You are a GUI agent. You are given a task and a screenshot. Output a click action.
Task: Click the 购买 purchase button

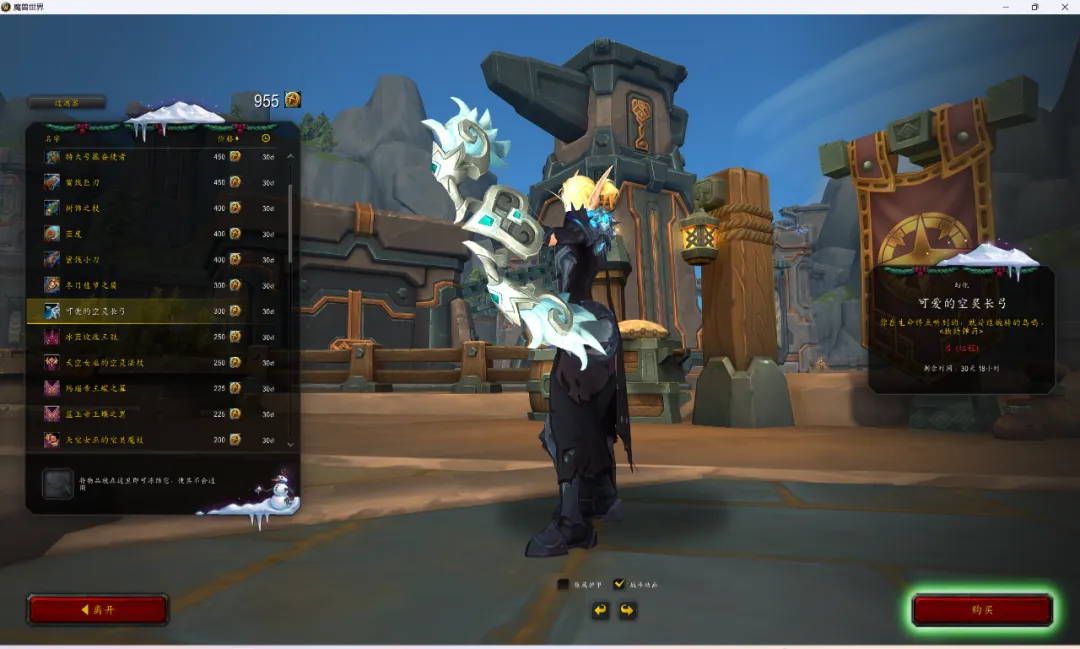(982, 610)
